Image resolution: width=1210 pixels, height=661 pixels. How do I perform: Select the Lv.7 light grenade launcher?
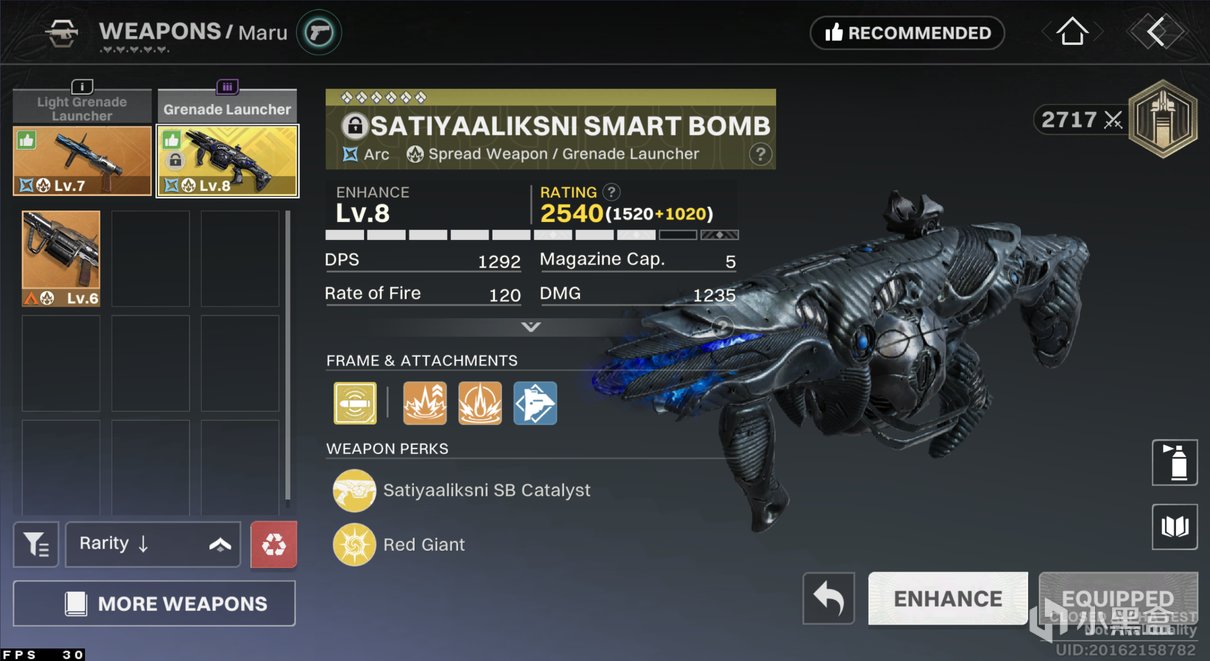[x=82, y=160]
